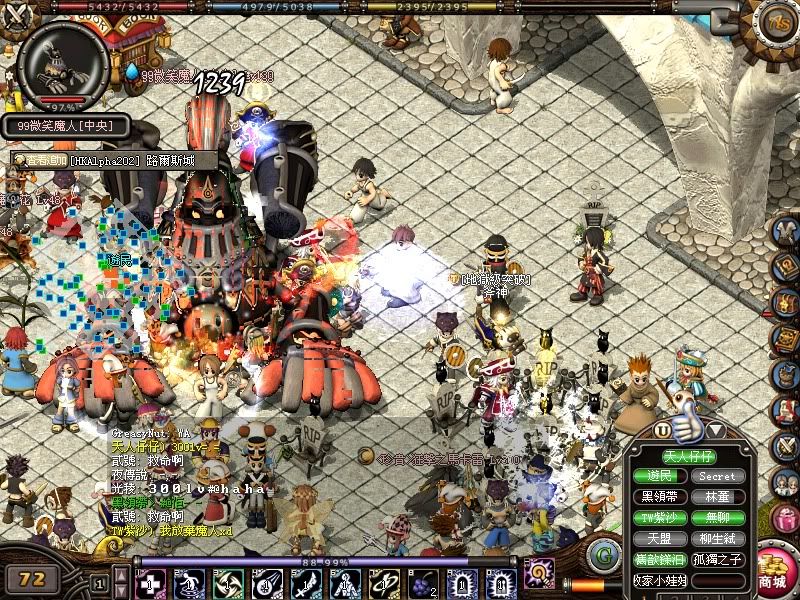Select party member TW紫沙
The height and width of the screenshot is (600, 800).
[660, 518]
